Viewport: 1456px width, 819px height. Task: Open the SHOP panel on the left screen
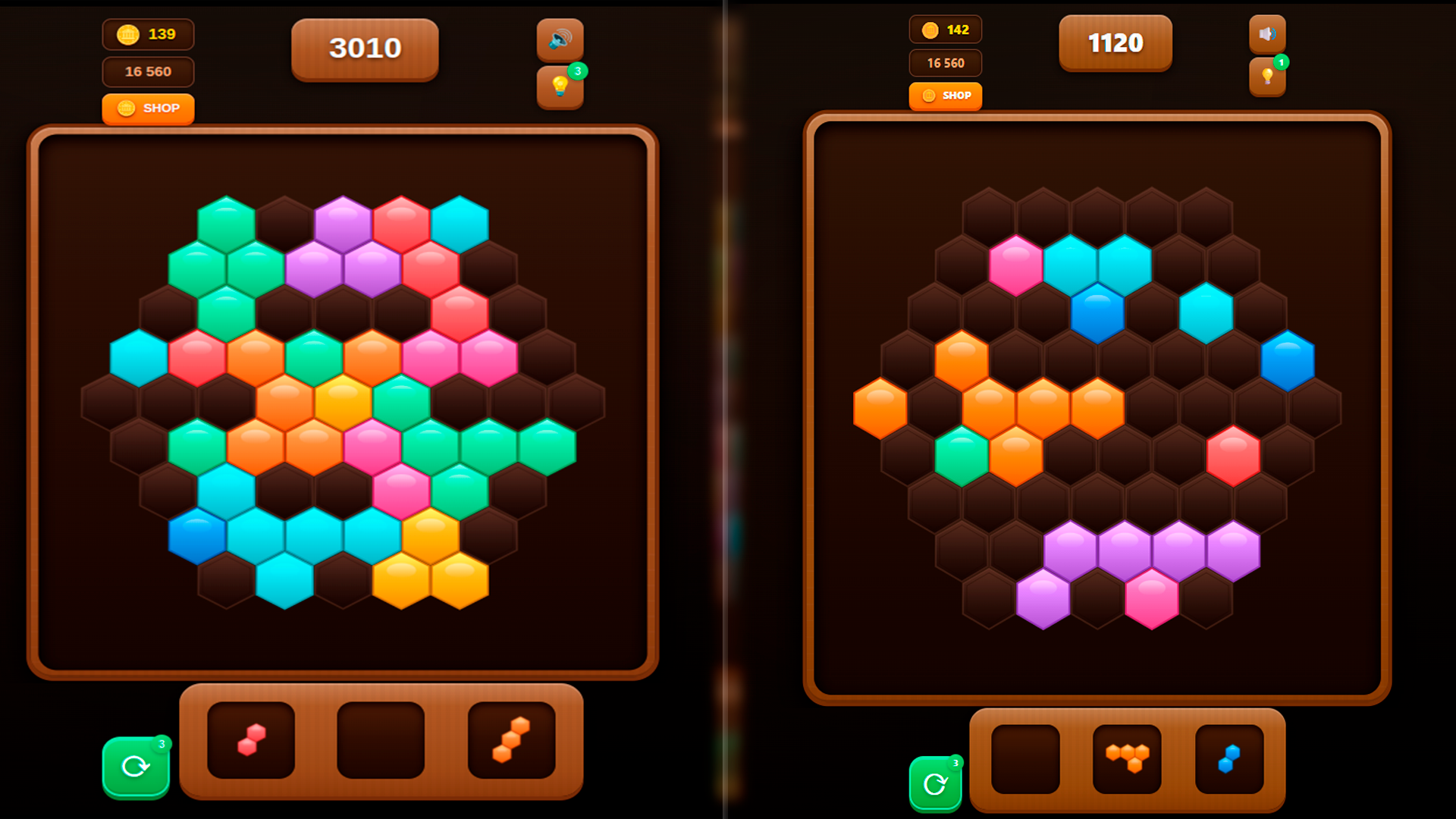coord(149,108)
